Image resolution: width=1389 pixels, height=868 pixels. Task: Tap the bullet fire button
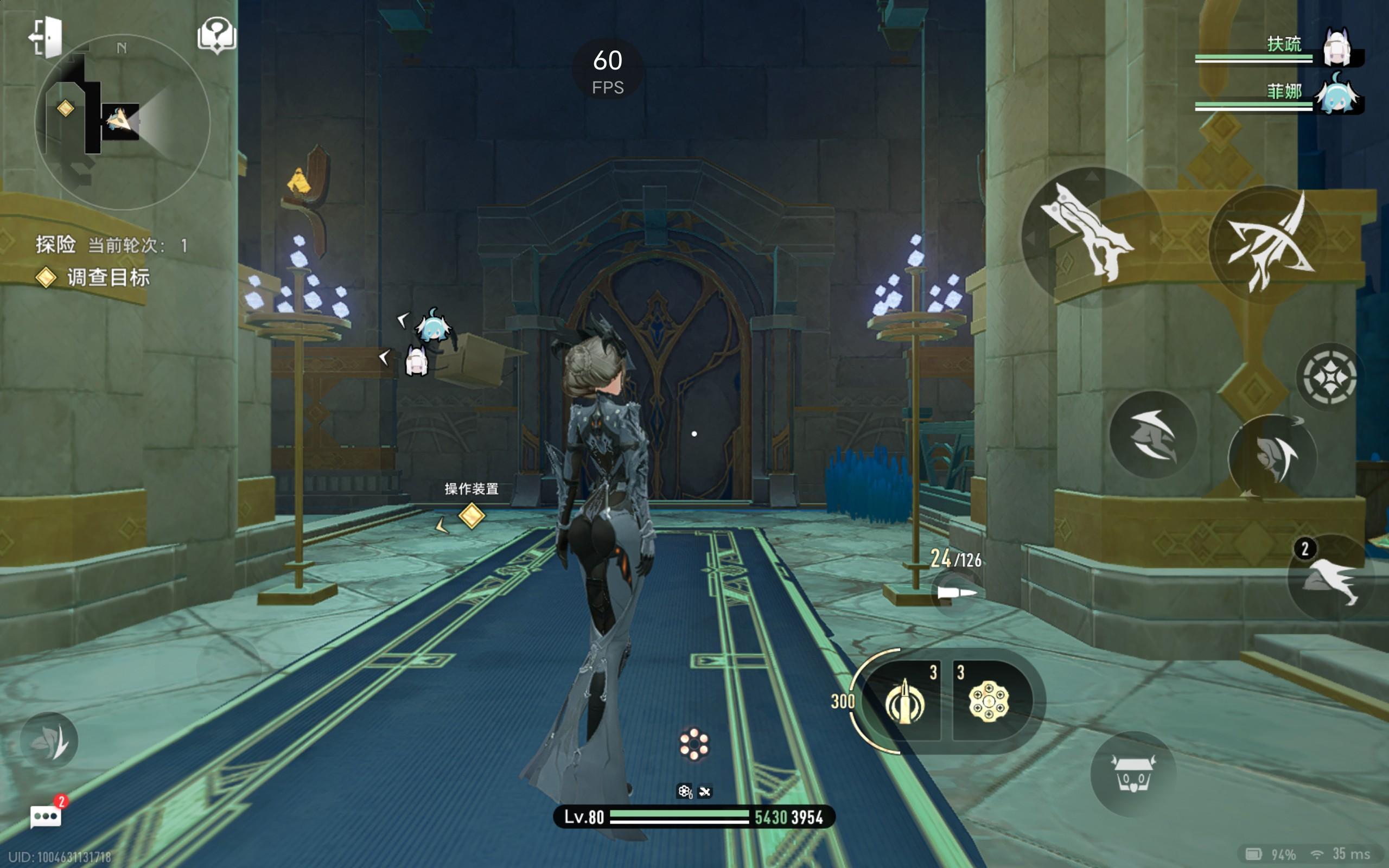(x=955, y=592)
